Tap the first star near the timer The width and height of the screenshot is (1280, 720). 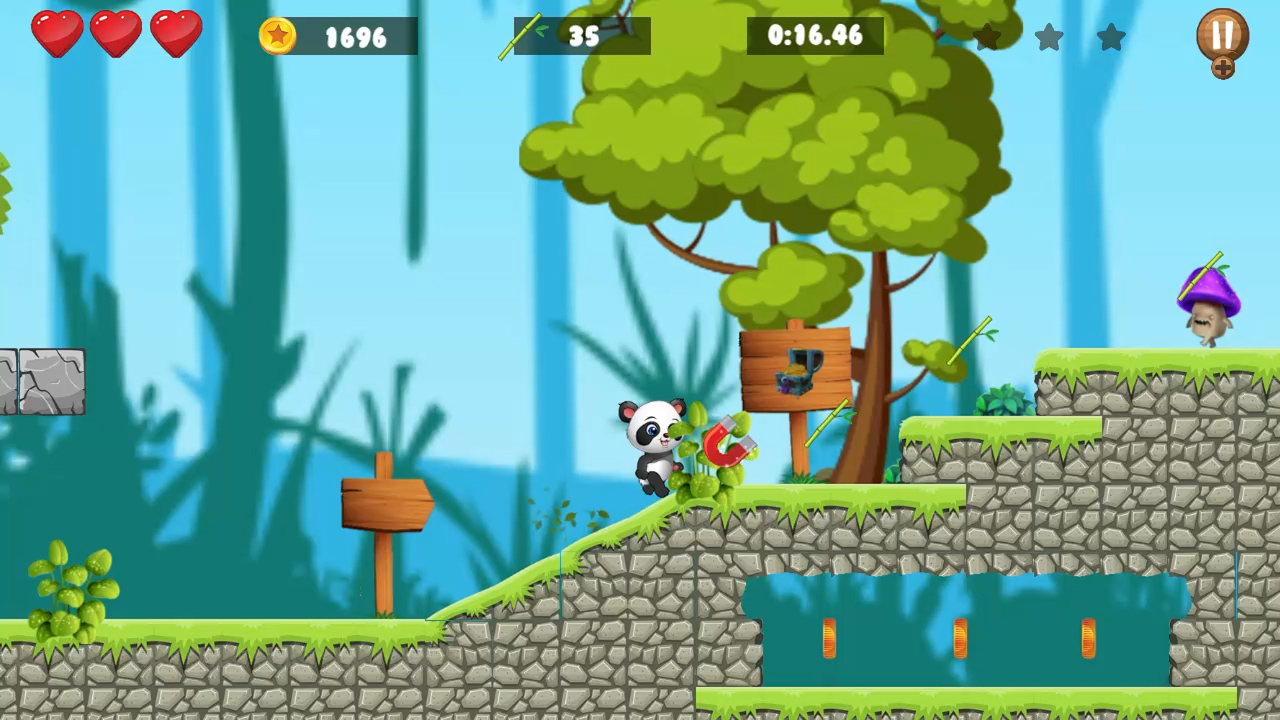[988, 38]
